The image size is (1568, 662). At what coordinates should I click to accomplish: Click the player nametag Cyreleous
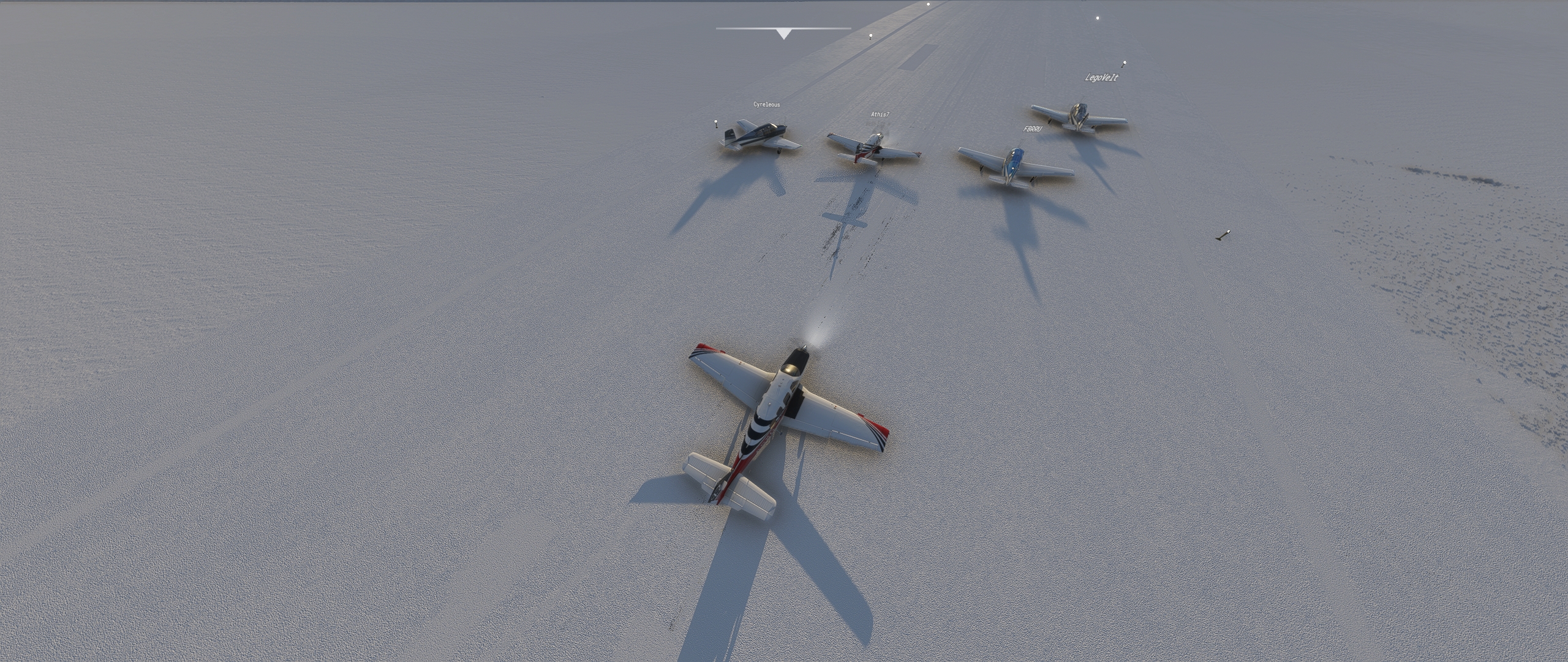(x=767, y=105)
